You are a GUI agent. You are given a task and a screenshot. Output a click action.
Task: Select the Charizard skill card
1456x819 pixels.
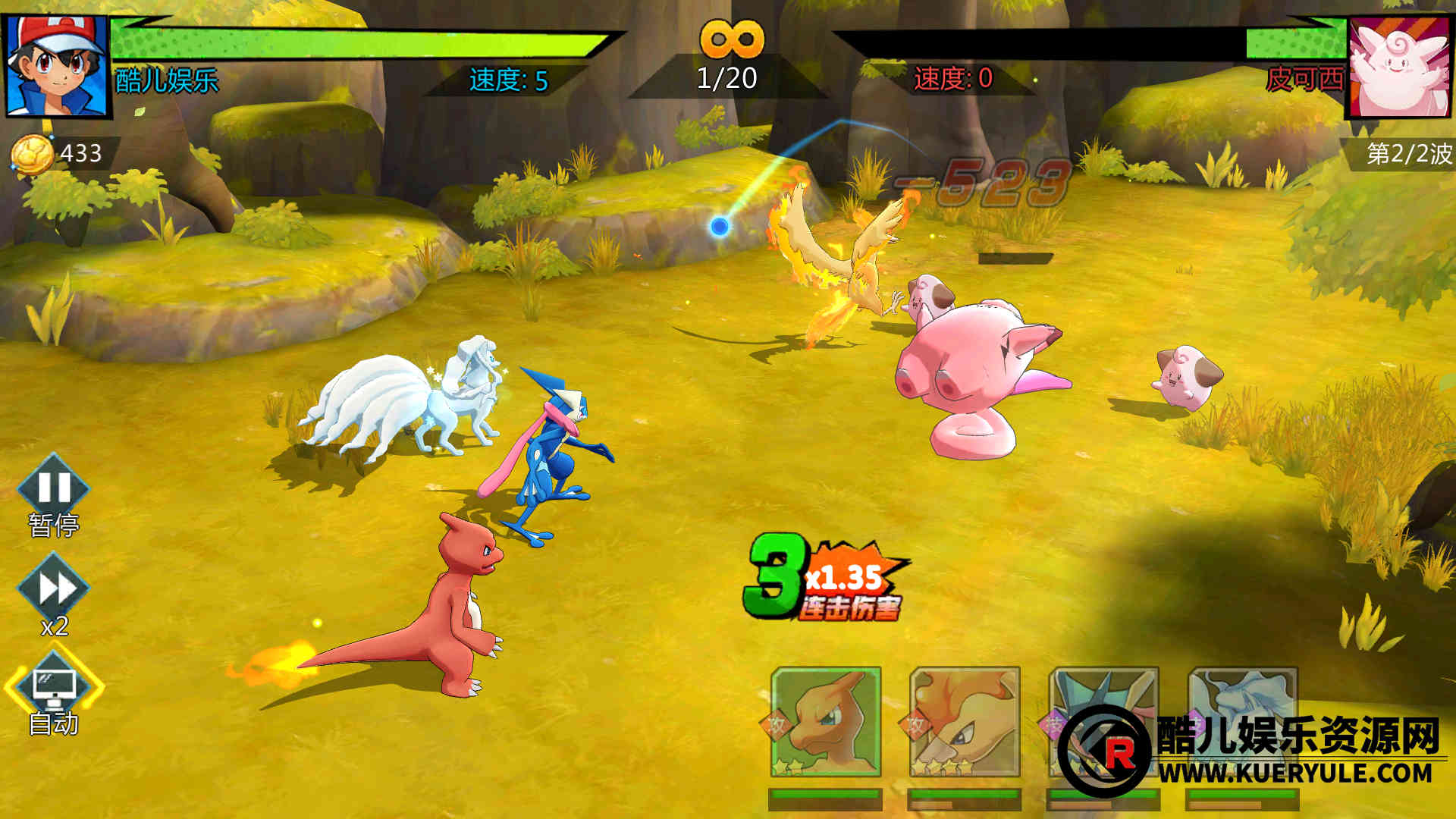826,722
